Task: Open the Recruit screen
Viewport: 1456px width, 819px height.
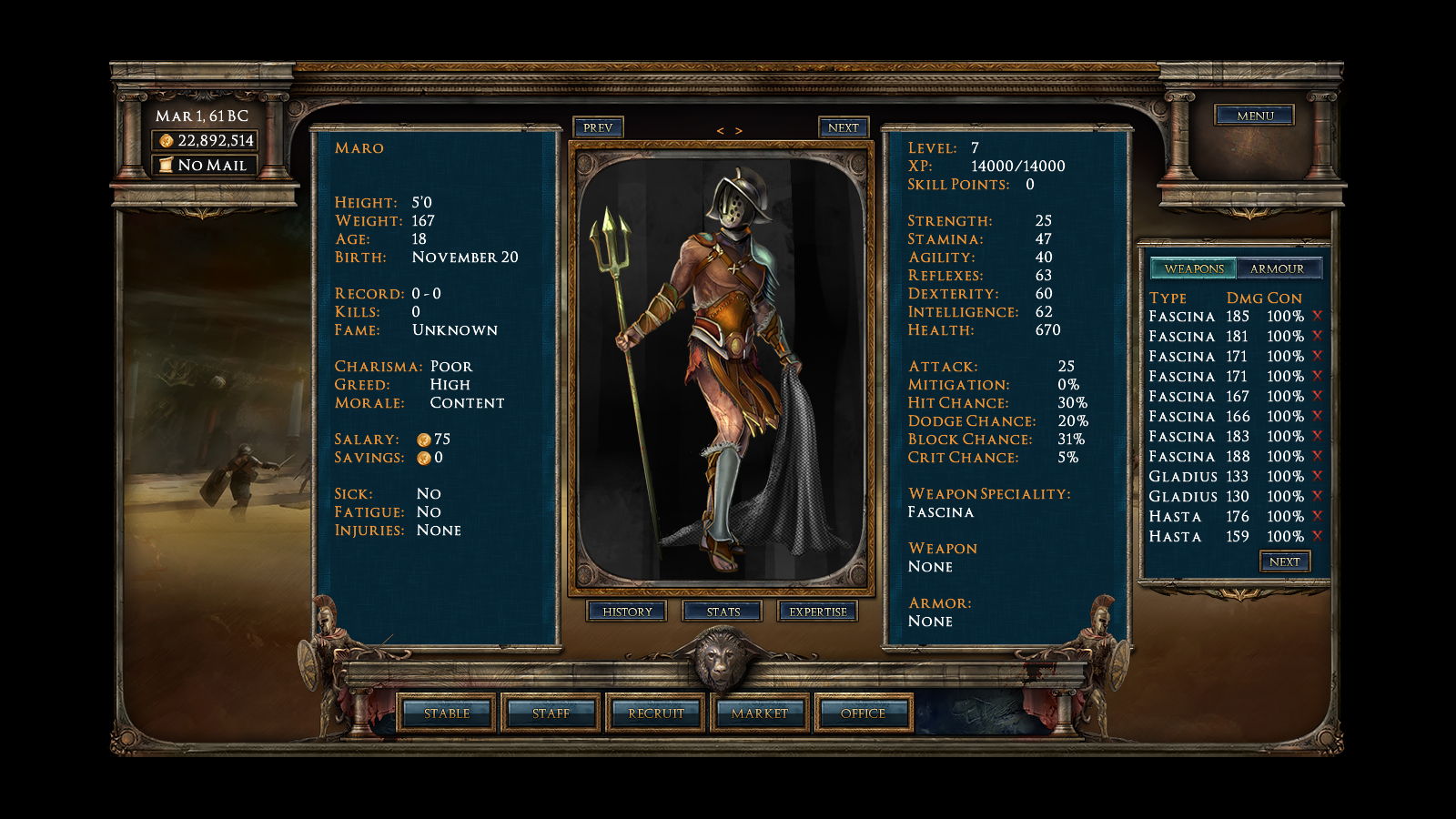Action: (655, 713)
